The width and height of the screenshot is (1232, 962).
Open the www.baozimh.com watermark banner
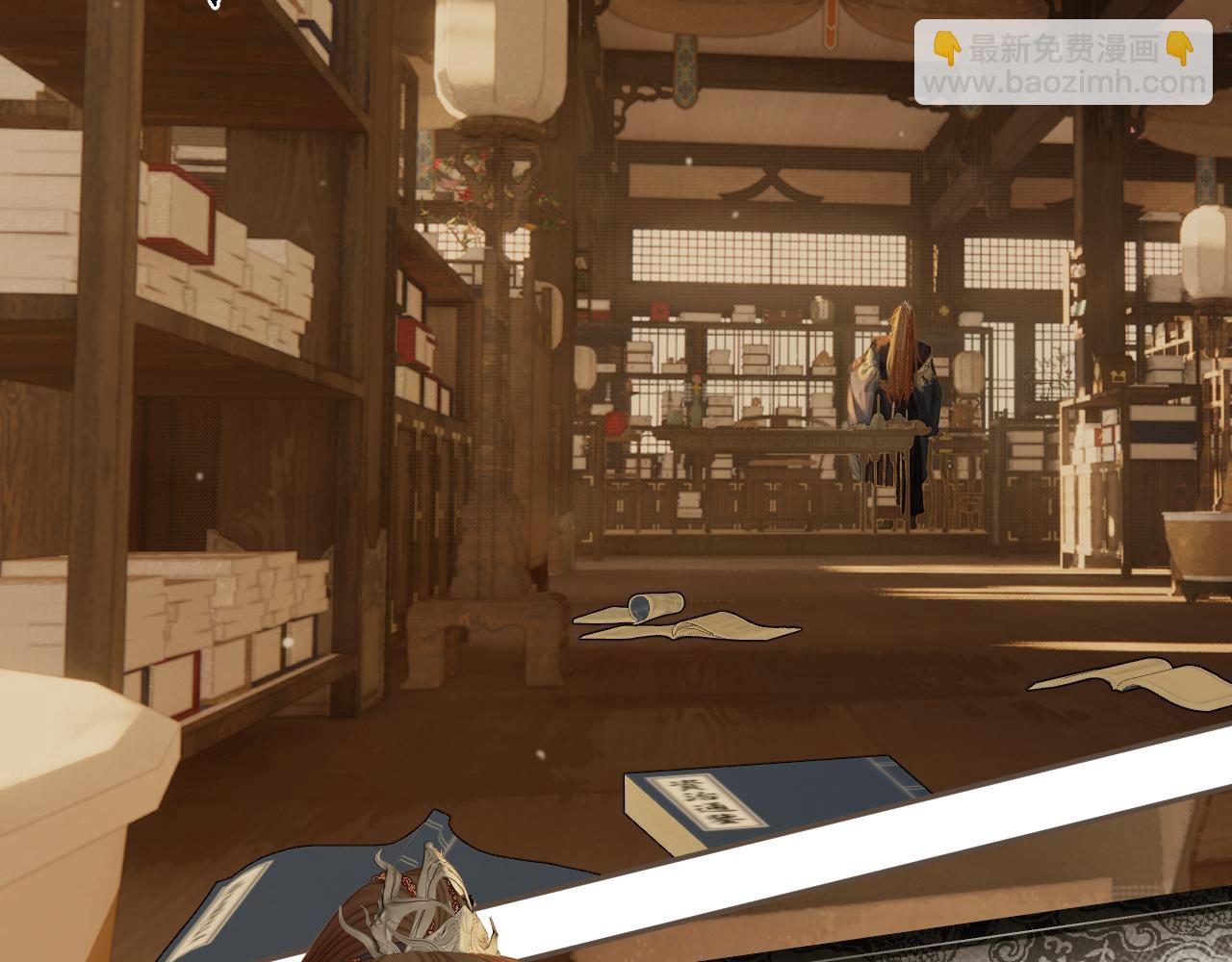[x=1063, y=63]
